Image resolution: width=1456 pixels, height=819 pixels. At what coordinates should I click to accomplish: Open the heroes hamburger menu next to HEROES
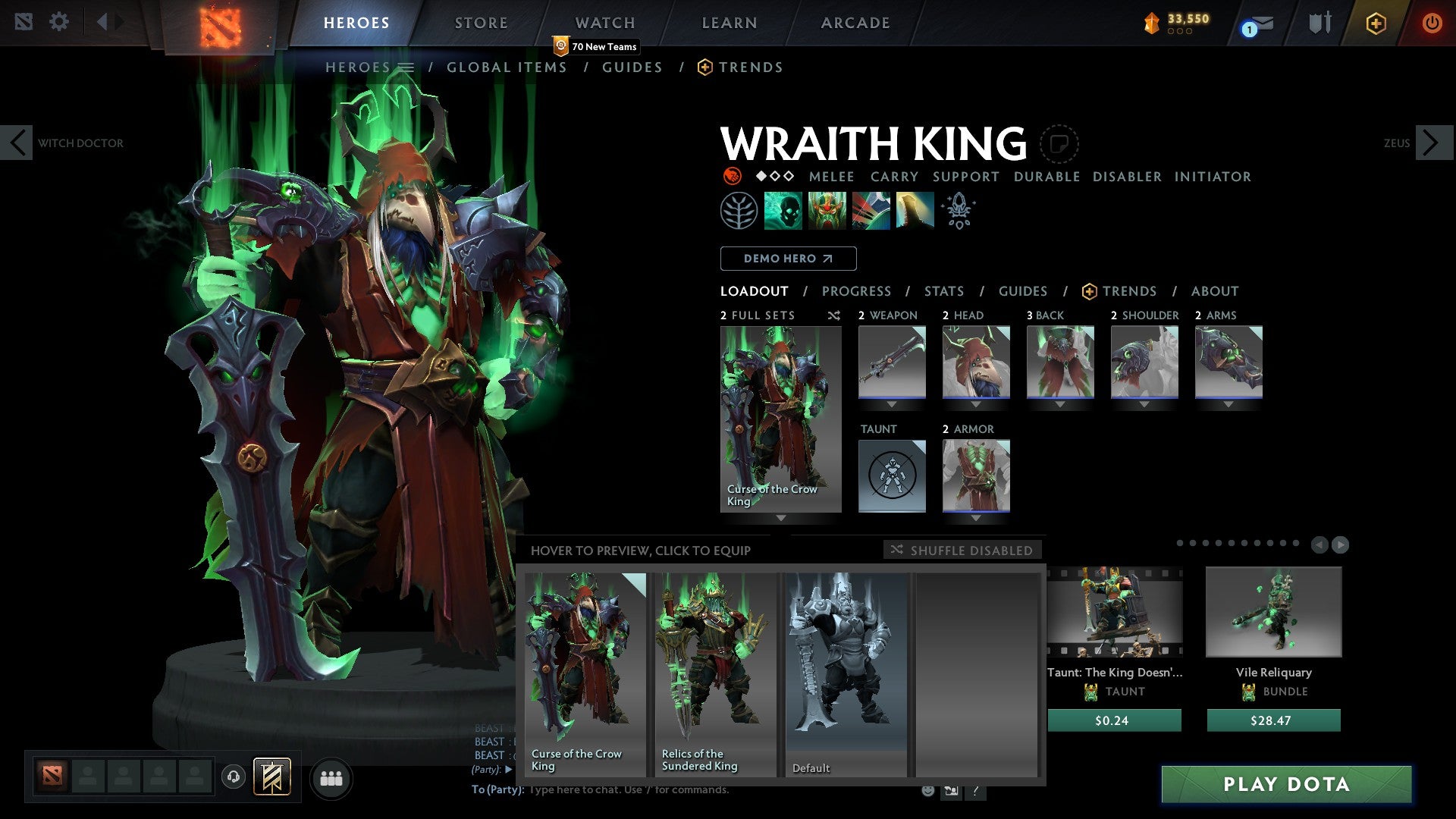coord(406,67)
